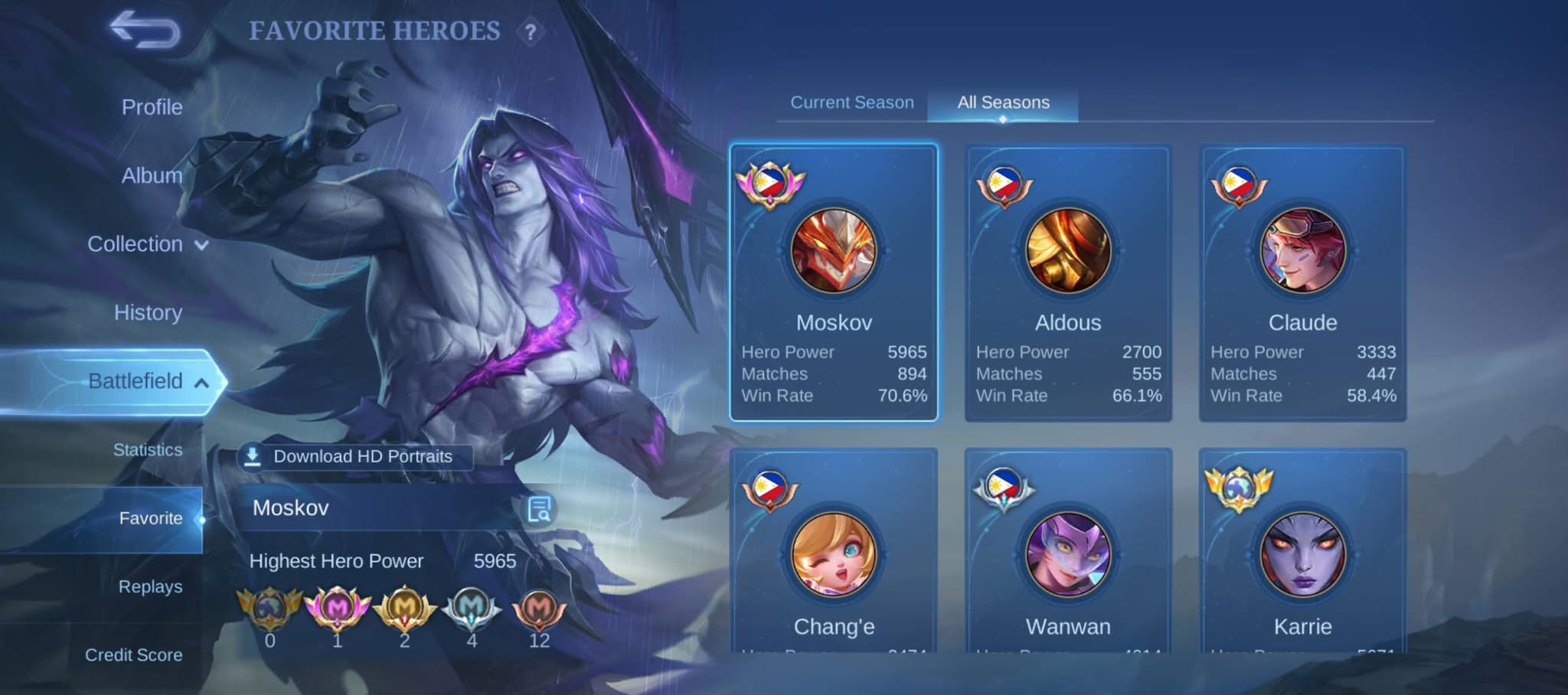The width and height of the screenshot is (1568, 695).
Task: Choose the Aldous hero card
Action: (1068, 282)
